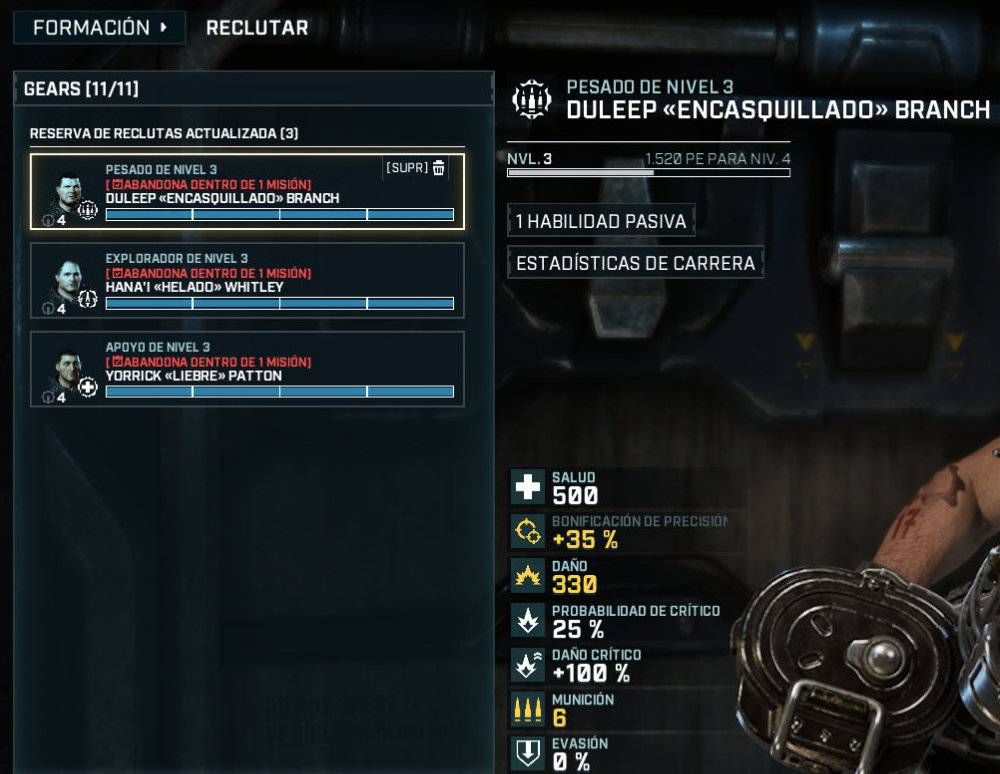Show Estadísticas de Carrera
1000x774 pixels.
pos(635,264)
